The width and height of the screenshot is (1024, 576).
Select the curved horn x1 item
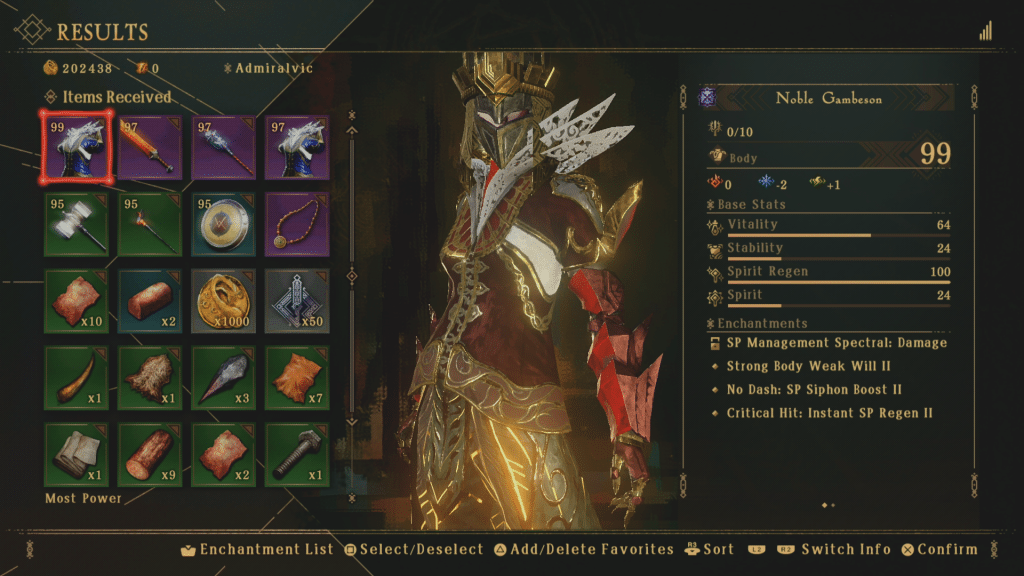(76, 378)
